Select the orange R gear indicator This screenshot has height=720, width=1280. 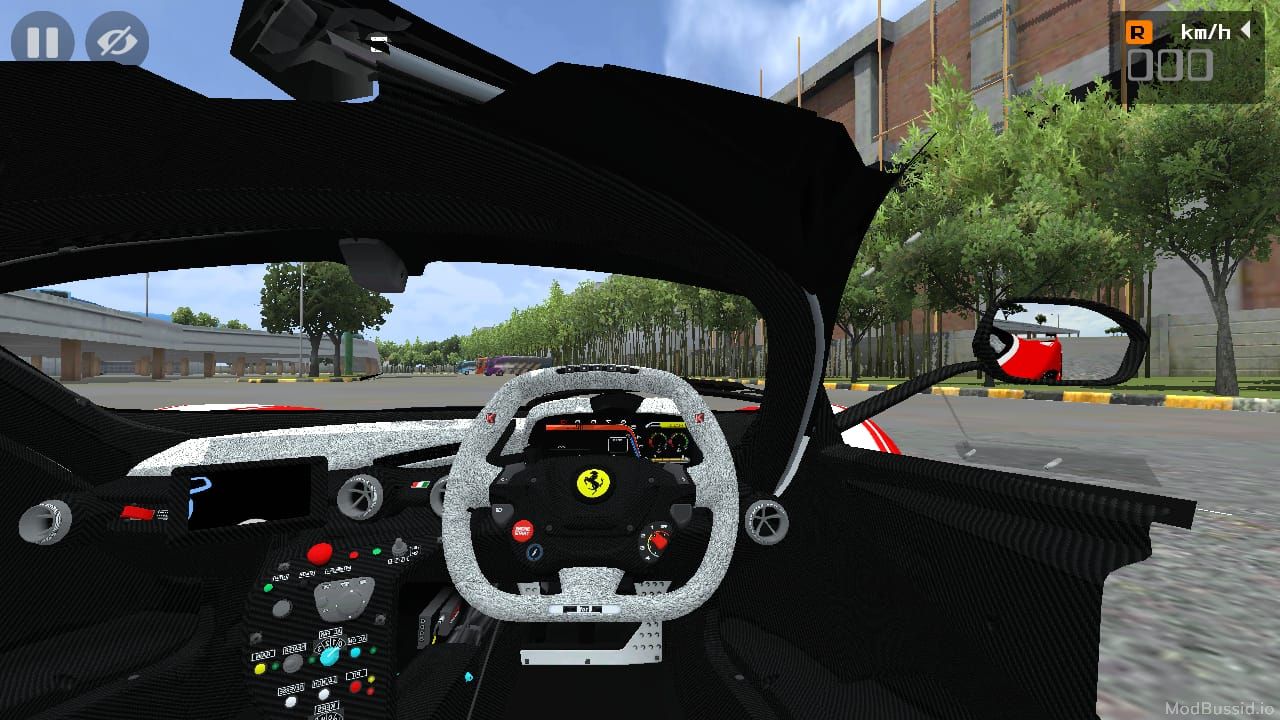point(1141,30)
